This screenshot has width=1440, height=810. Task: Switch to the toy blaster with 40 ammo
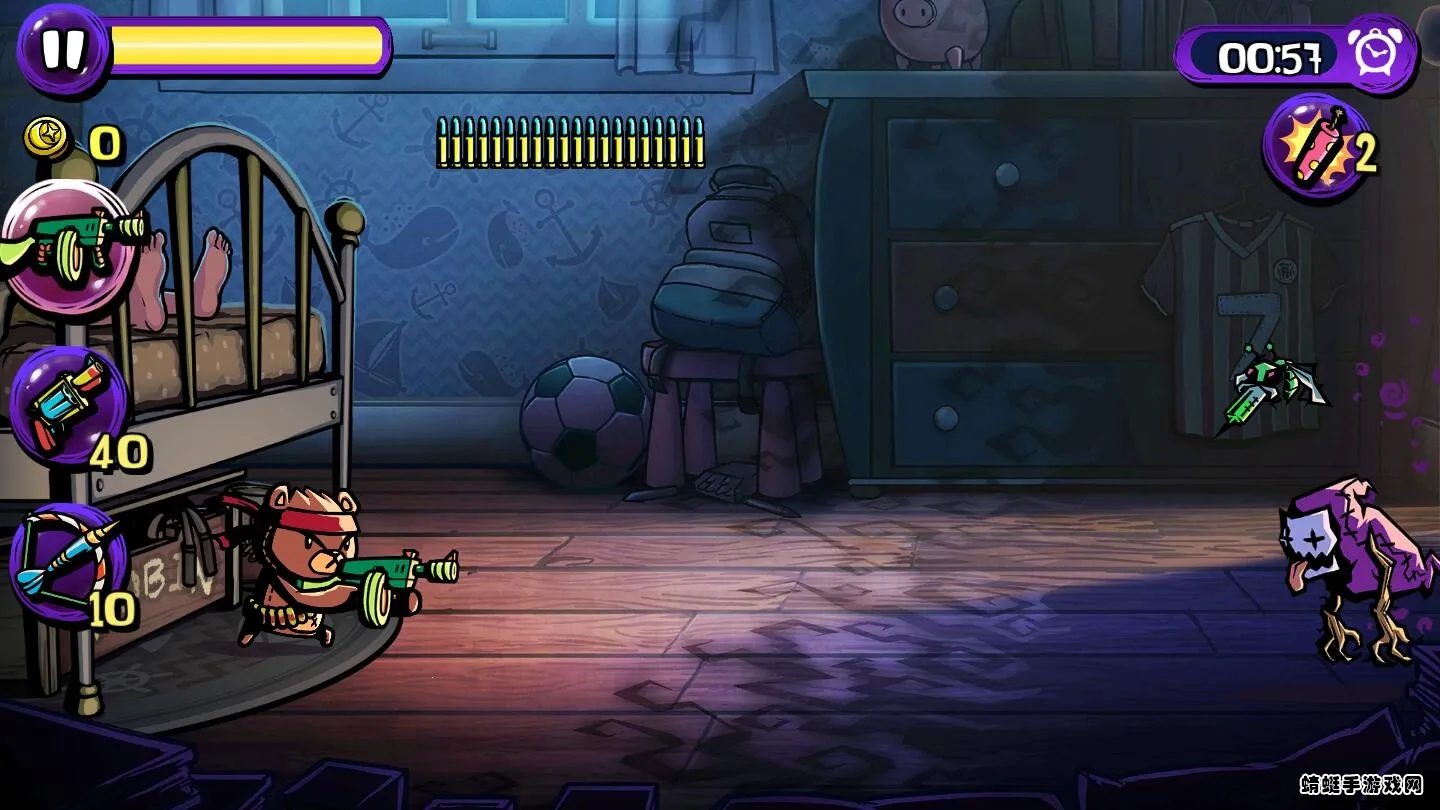tap(70, 405)
